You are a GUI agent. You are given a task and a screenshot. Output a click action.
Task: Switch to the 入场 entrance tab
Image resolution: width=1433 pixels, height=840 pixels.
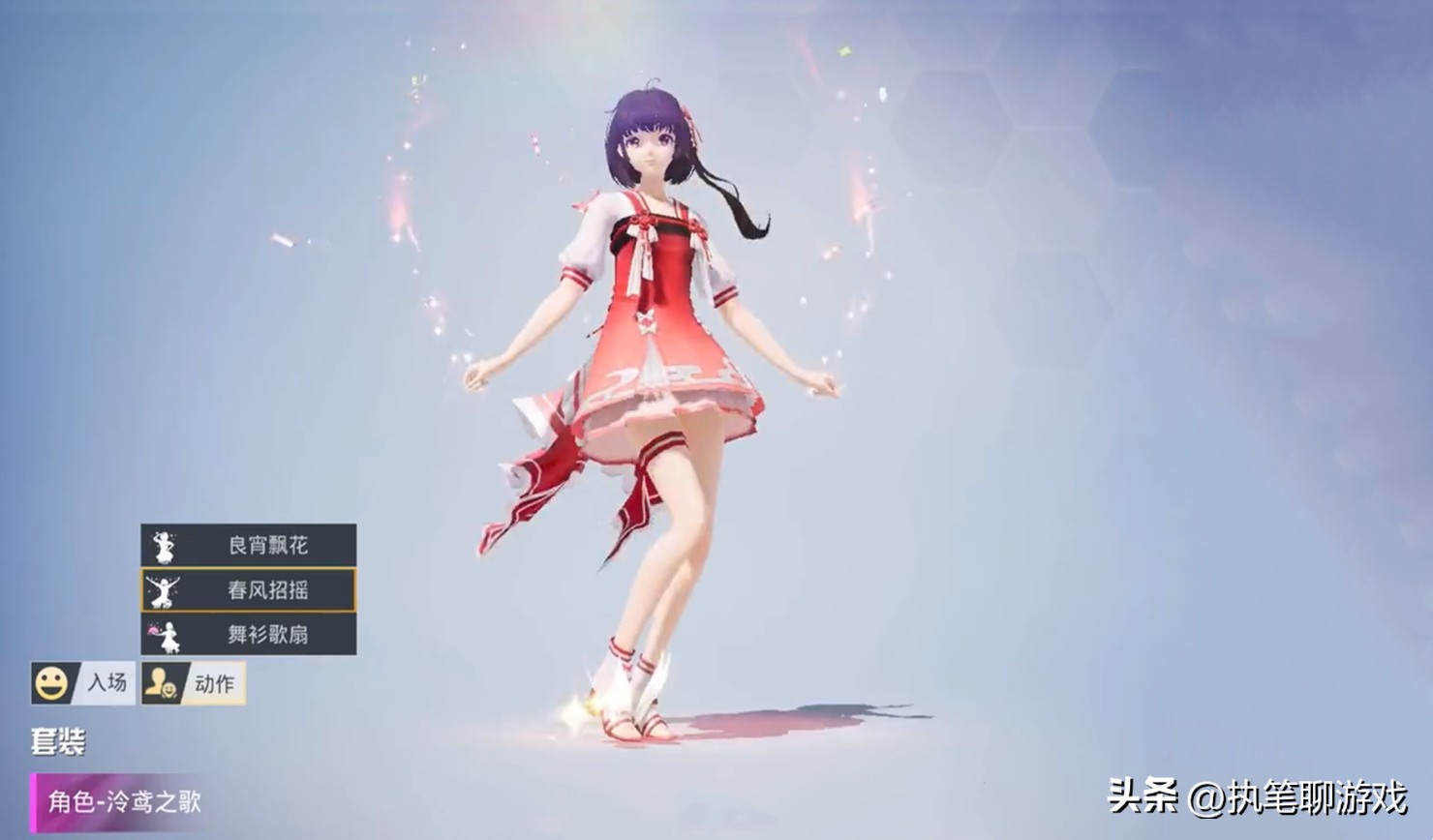pos(83,683)
